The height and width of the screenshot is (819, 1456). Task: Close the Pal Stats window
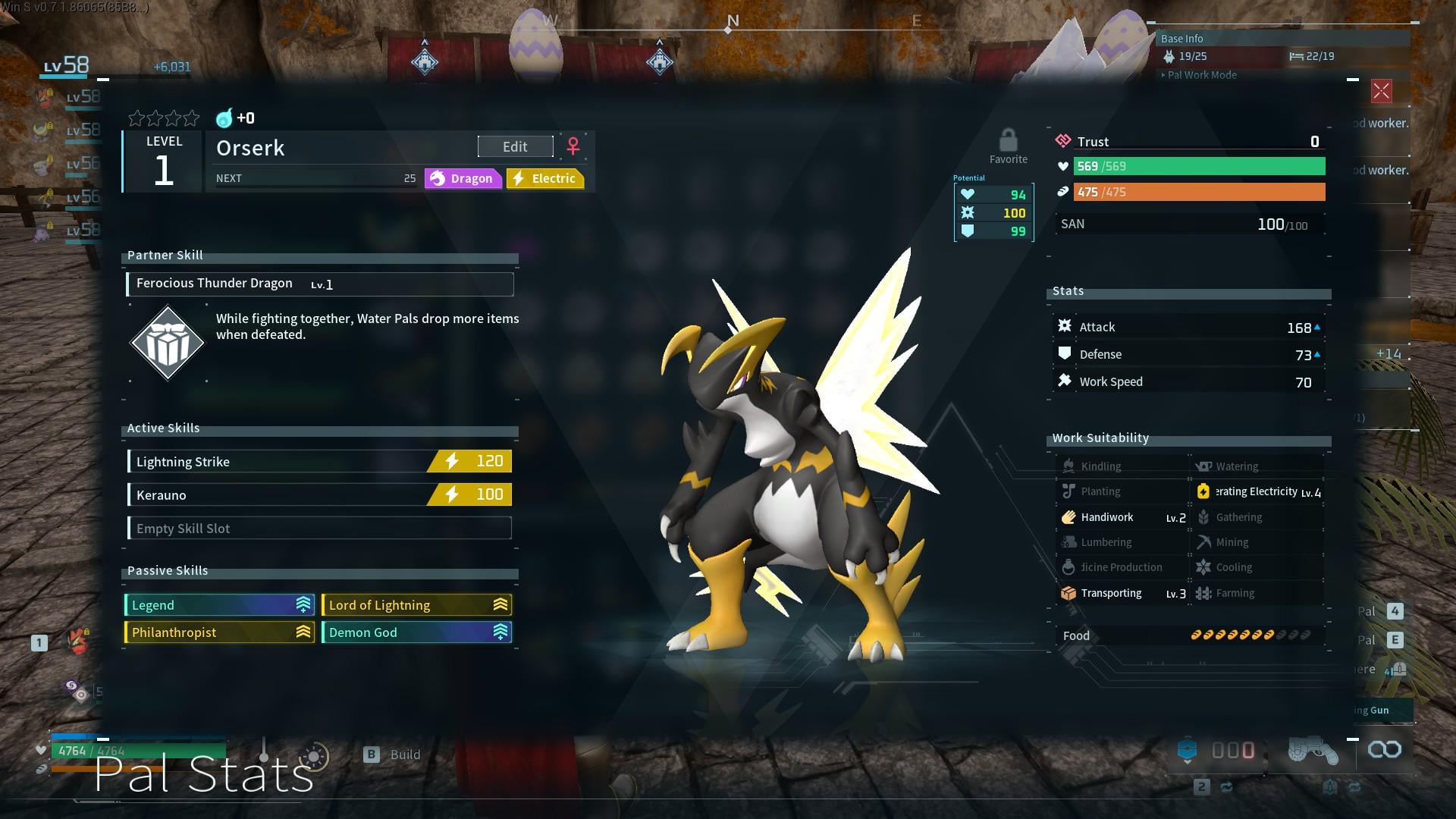[x=1381, y=92]
